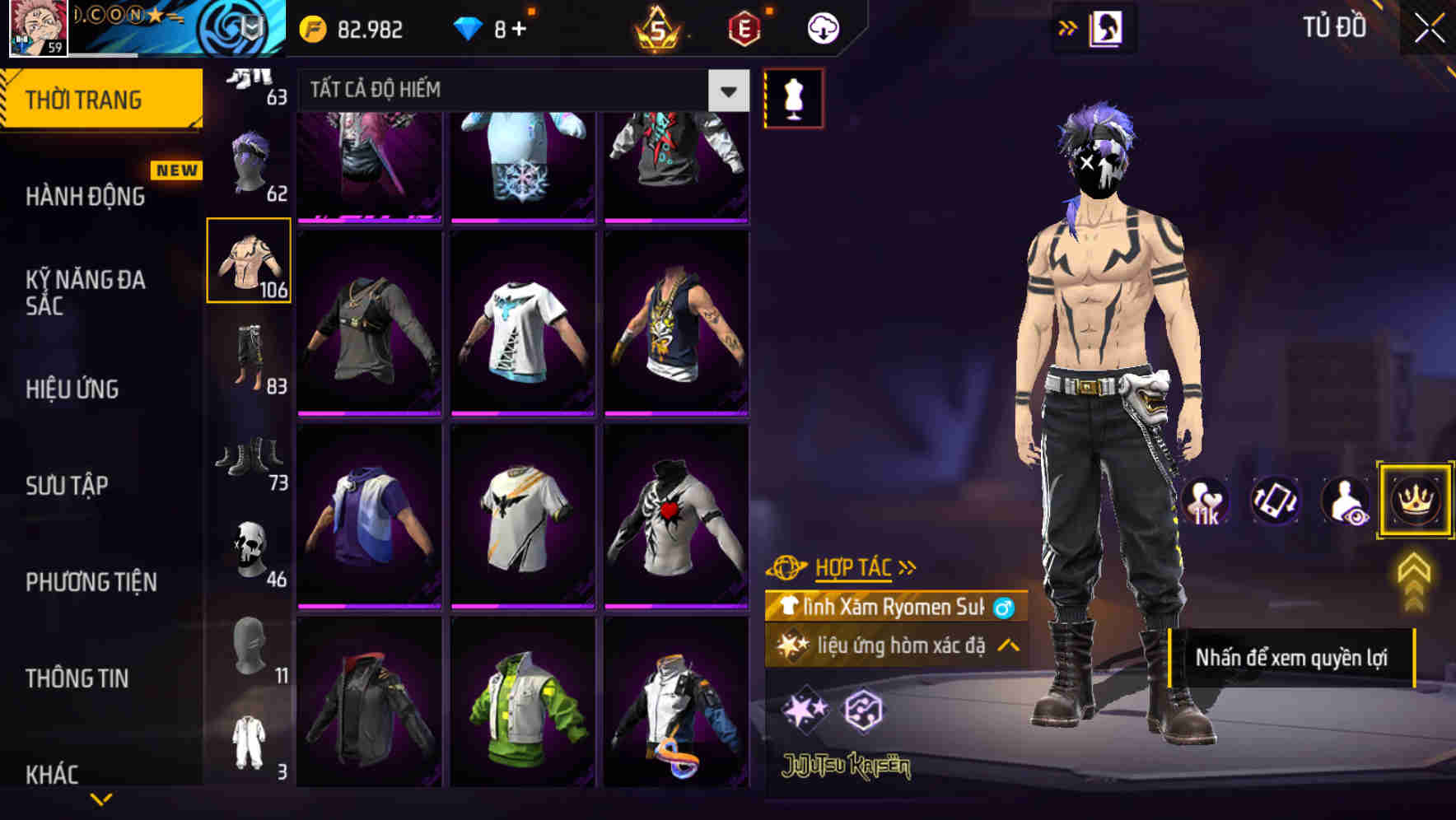This screenshot has height=820, width=1456.
Task: Click the mannequin icon above the collection grid
Action: point(793,96)
